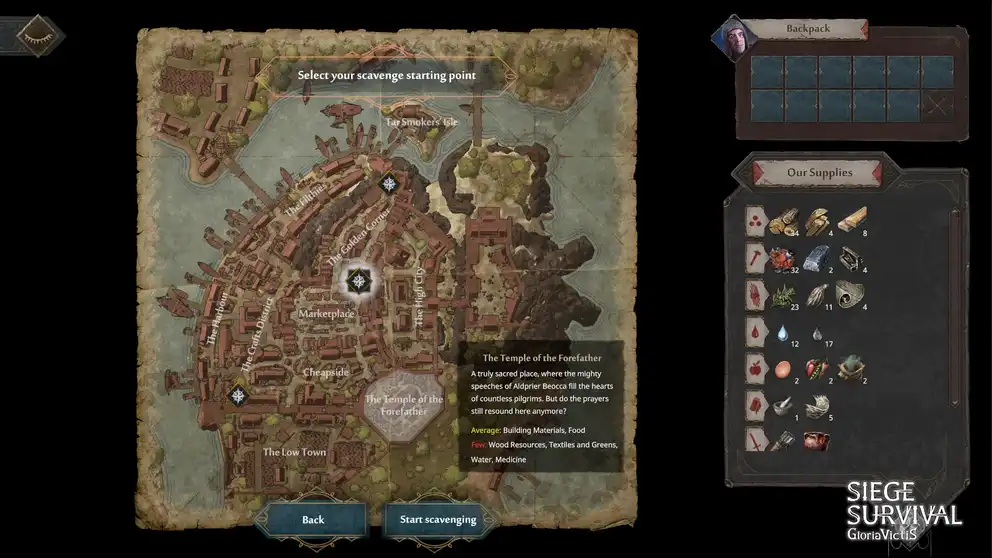The height and width of the screenshot is (558, 992).
Task: Choose the egg food supply item
Action: coord(783,370)
